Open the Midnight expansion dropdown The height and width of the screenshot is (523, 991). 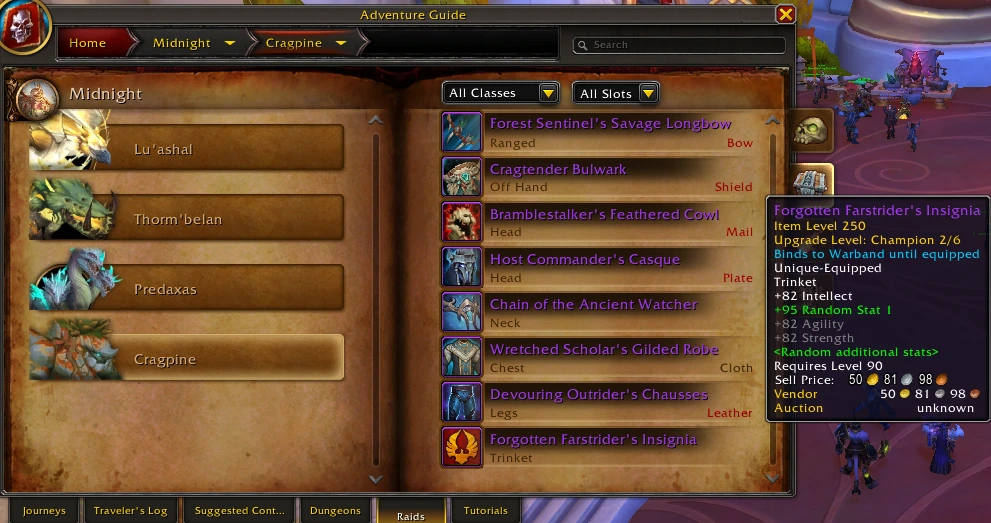[230, 43]
